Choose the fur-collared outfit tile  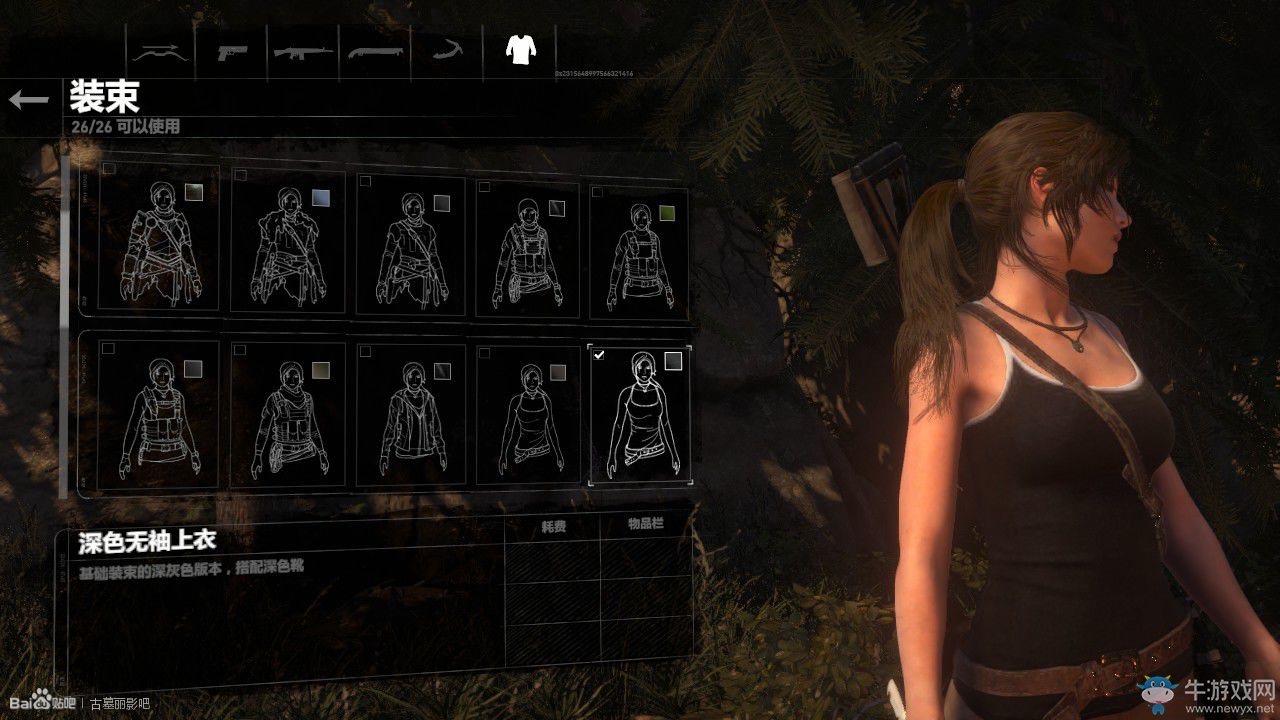[288, 243]
